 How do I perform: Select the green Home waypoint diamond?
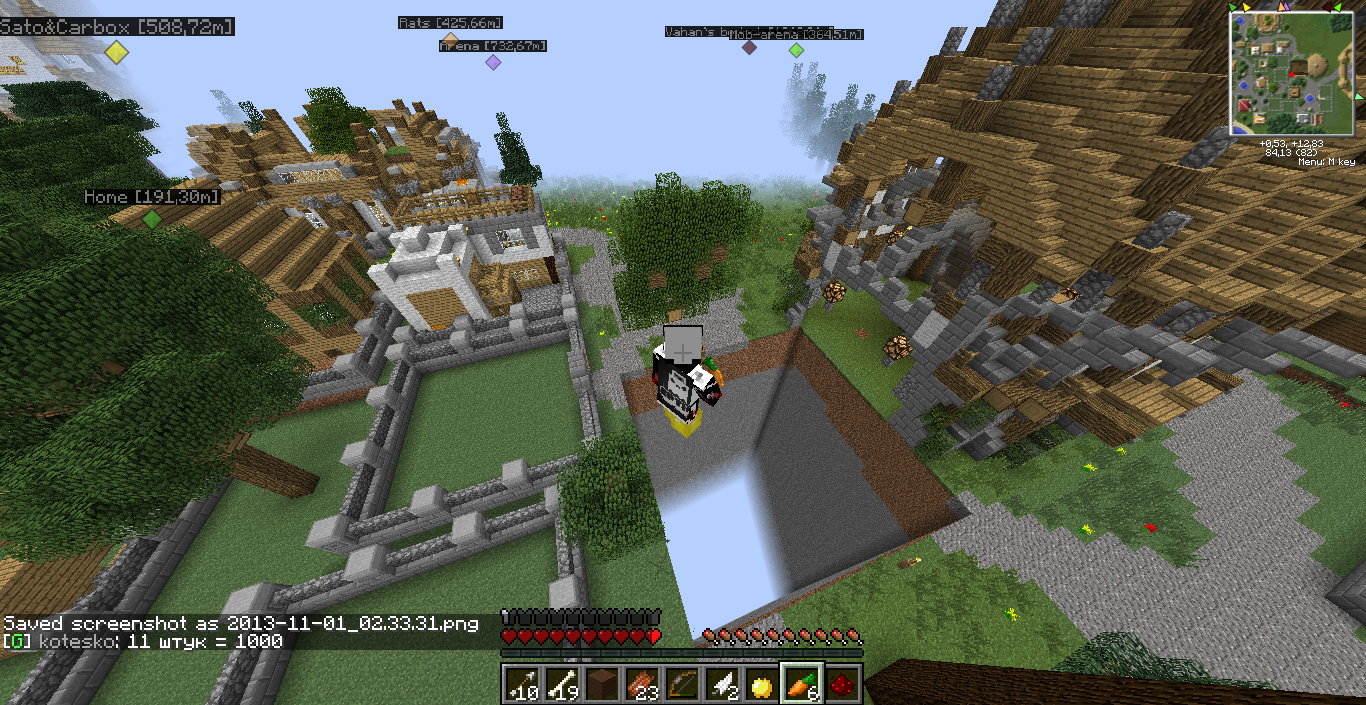(151, 218)
